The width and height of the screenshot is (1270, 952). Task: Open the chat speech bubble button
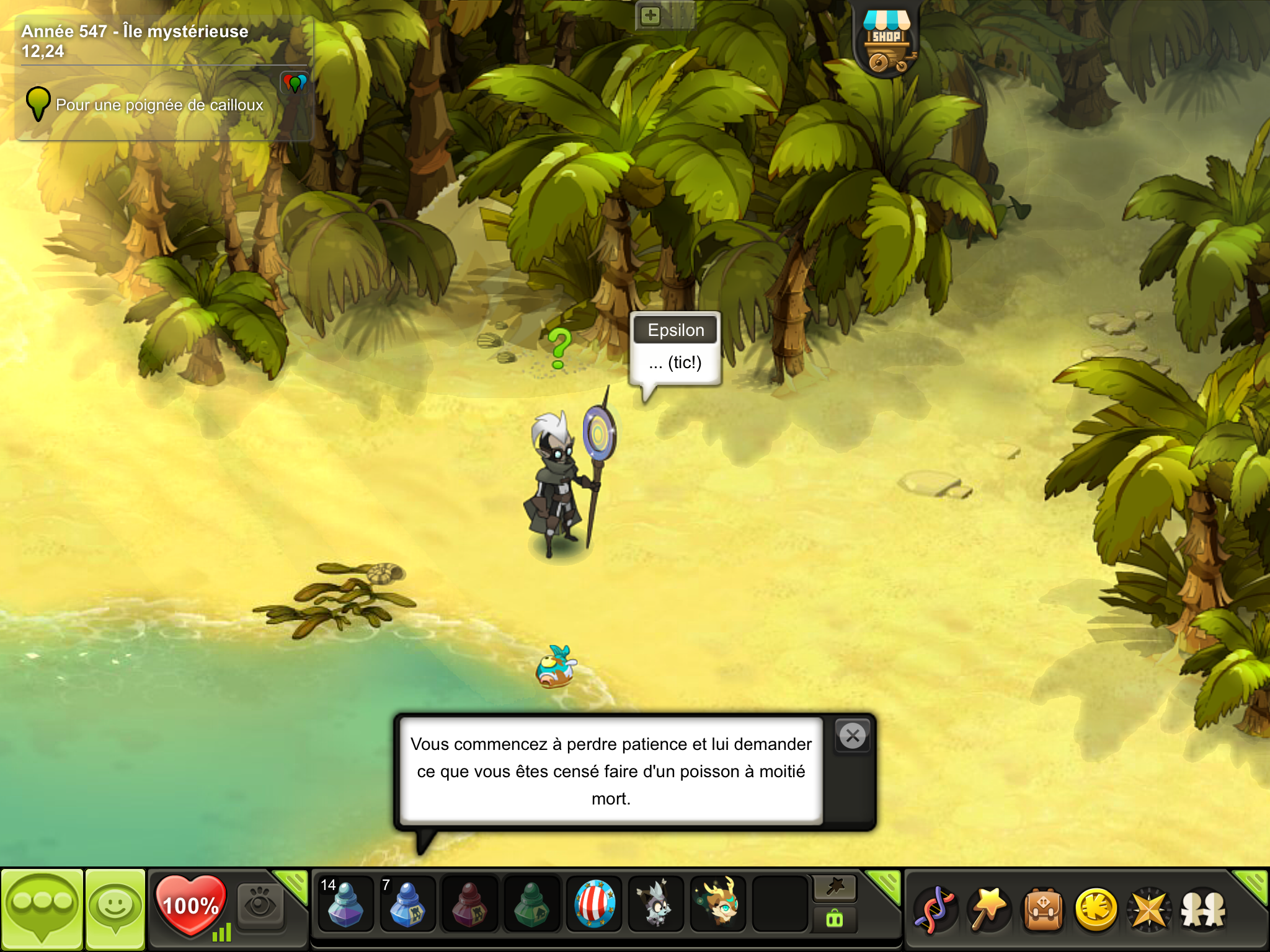click(x=42, y=909)
